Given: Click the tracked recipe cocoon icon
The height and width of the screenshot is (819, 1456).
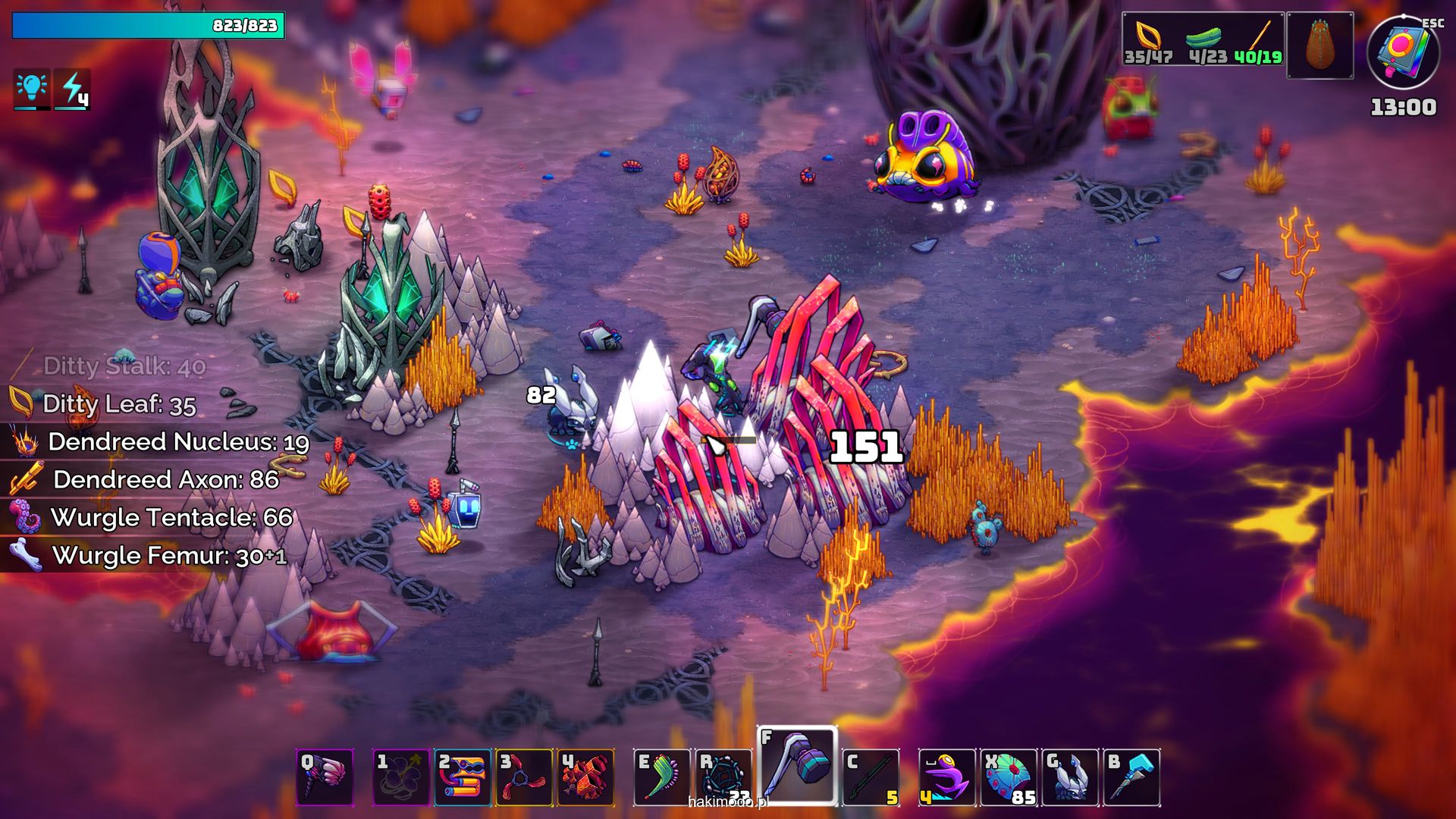Looking at the screenshot, I should (1320, 45).
